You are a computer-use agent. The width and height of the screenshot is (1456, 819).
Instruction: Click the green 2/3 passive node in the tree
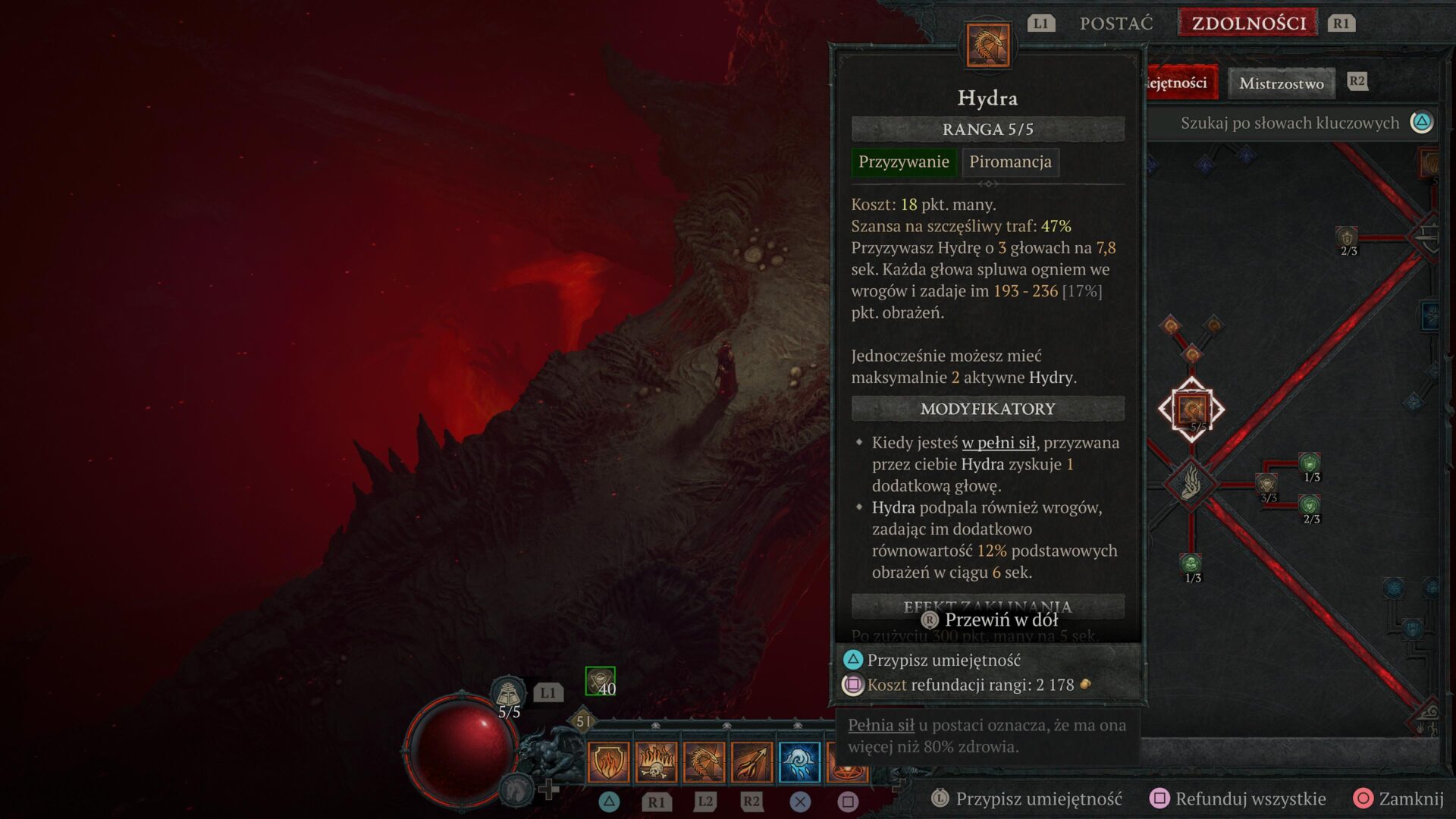(x=1310, y=505)
